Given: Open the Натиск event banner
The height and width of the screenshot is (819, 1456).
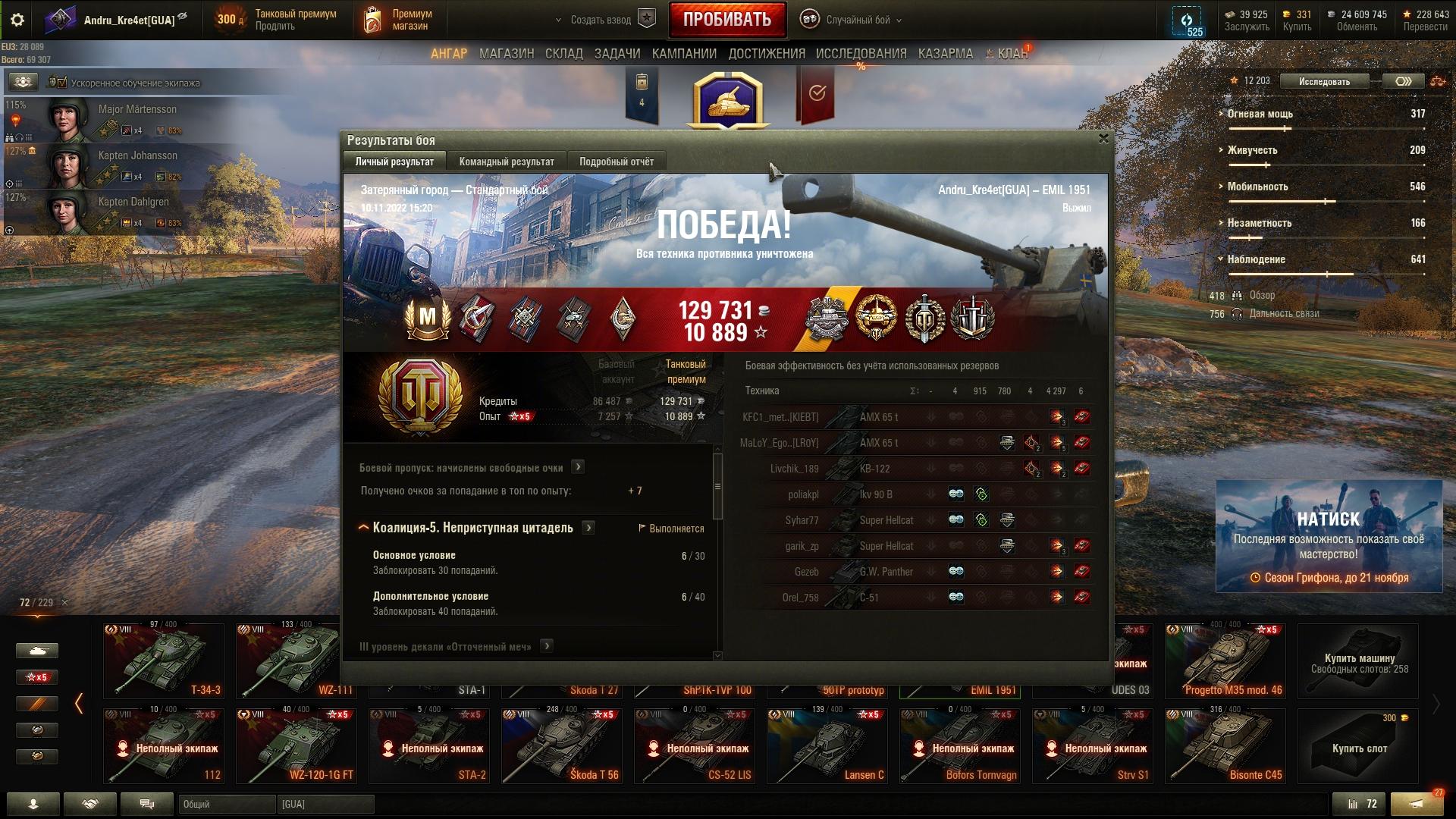Looking at the screenshot, I should [x=1329, y=536].
